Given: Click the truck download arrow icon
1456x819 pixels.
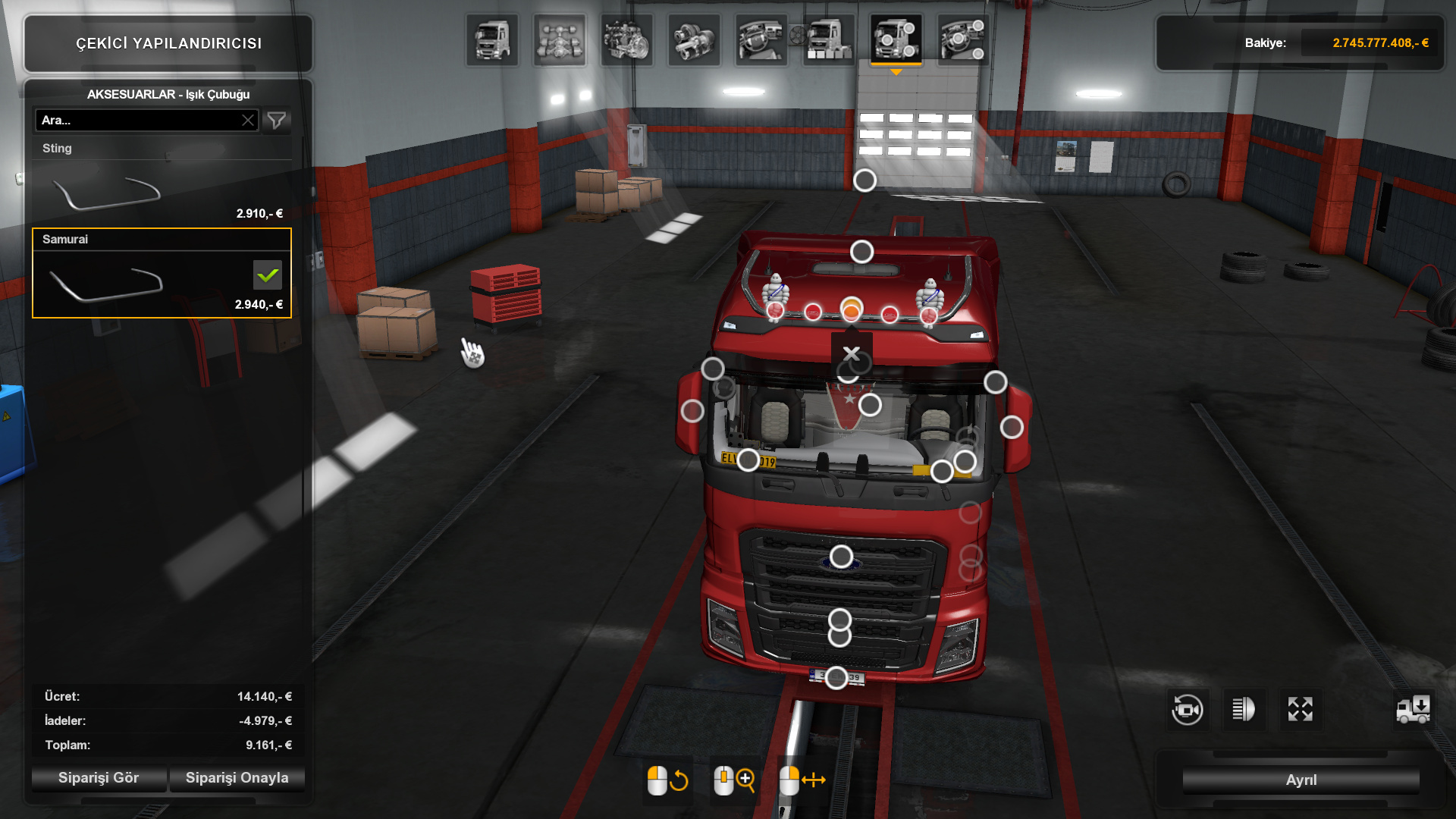Looking at the screenshot, I should click(x=1414, y=710).
